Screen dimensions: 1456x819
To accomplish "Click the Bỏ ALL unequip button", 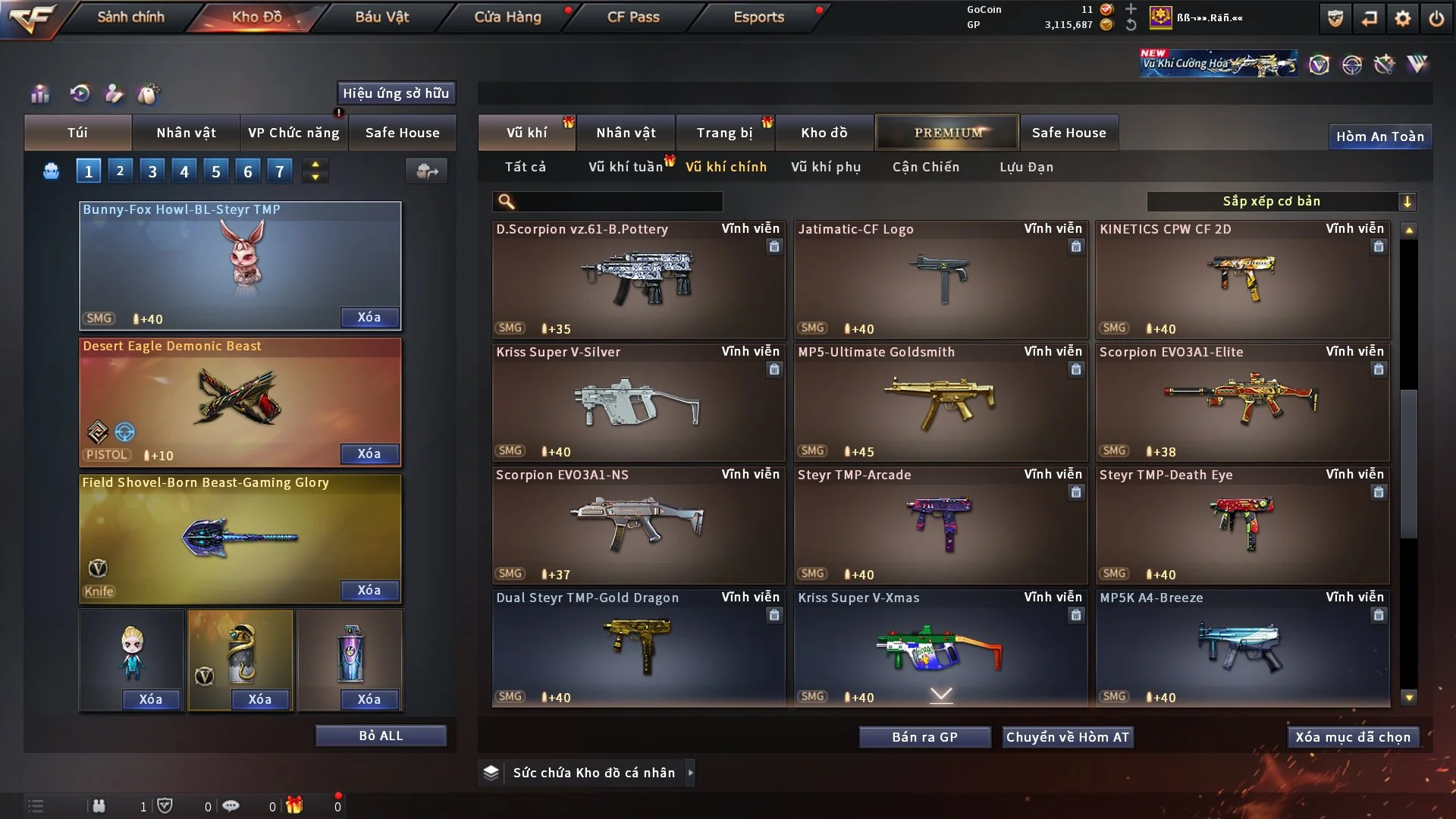I will [x=381, y=736].
